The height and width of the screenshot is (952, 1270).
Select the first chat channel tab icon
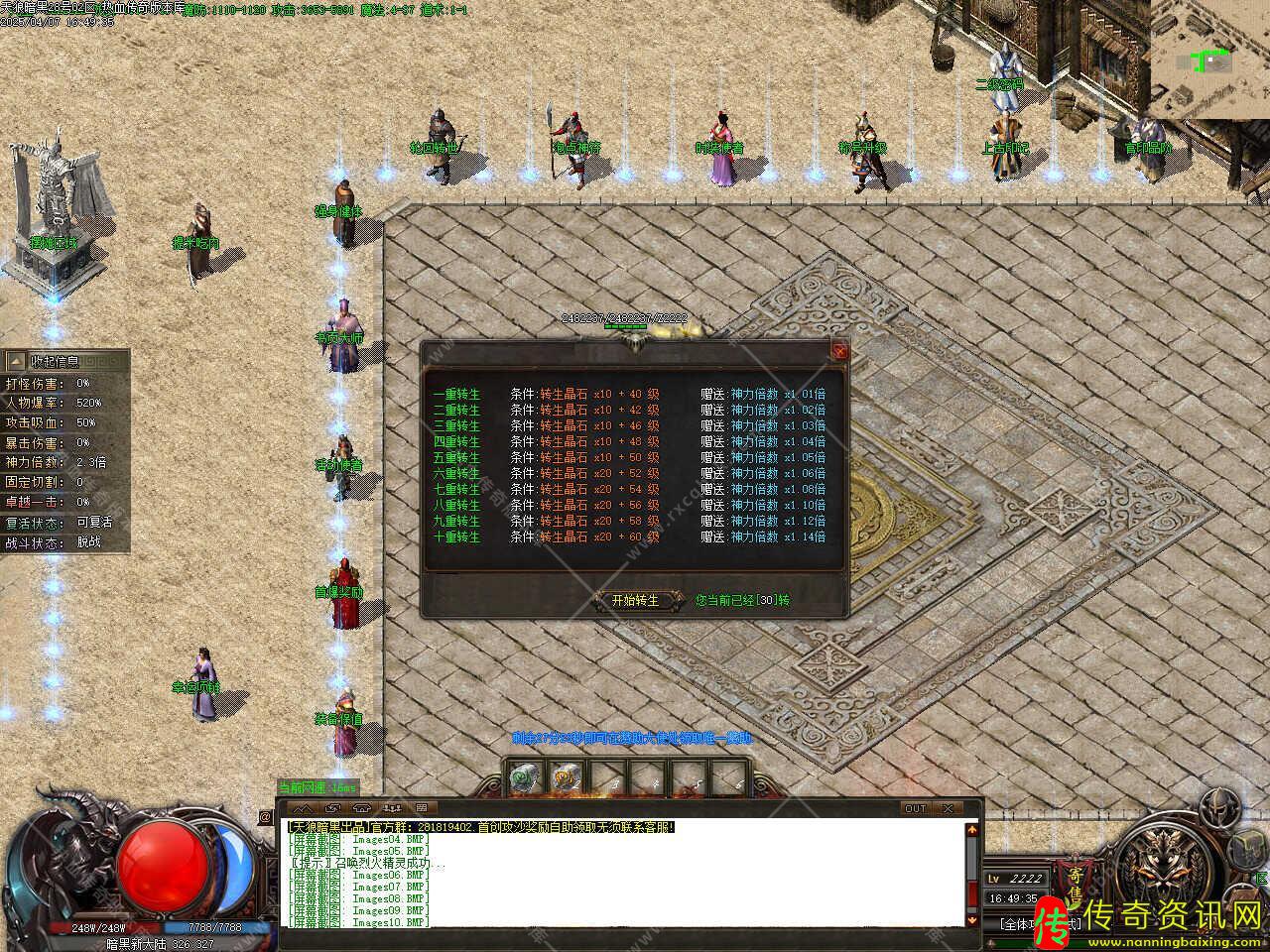[295, 808]
